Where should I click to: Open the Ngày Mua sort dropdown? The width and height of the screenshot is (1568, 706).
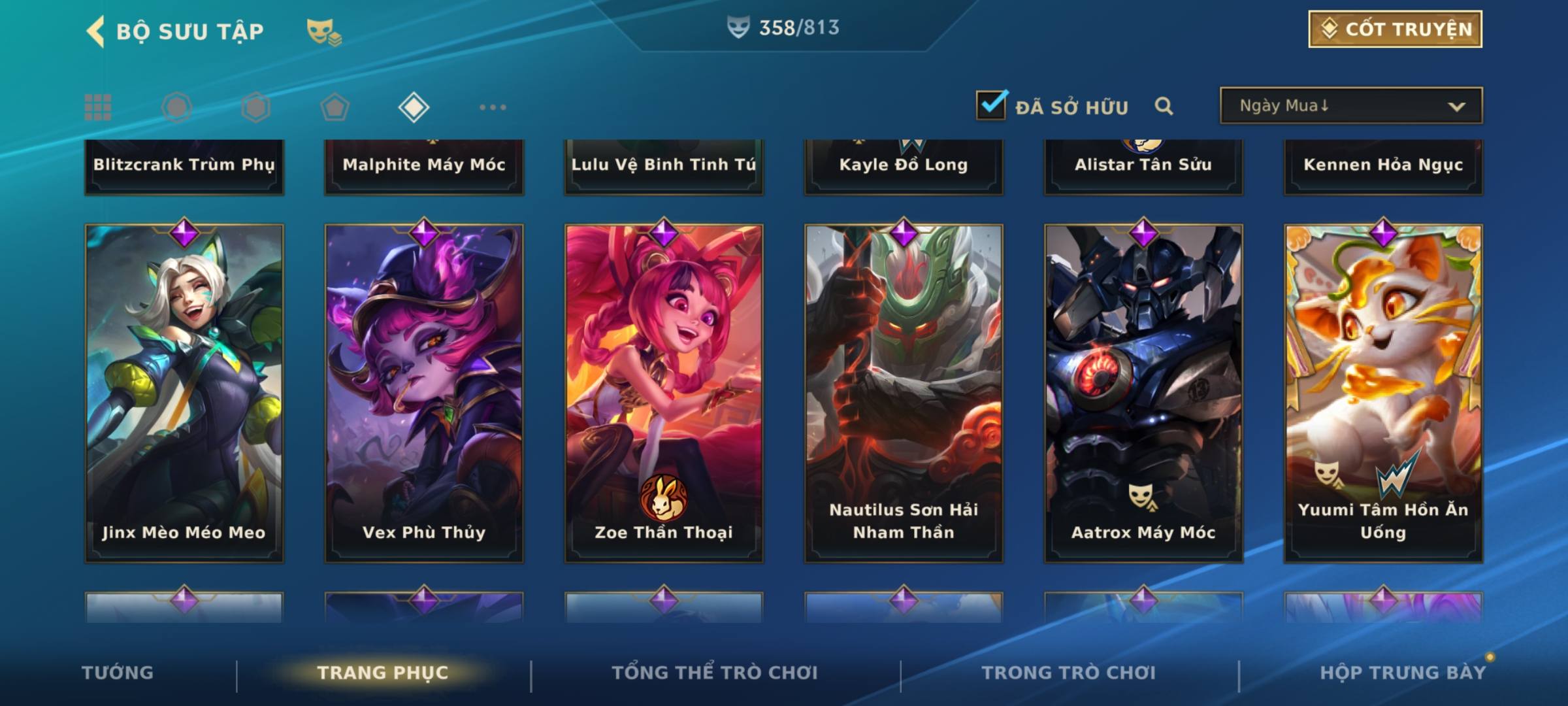(x=1350, y=106)
